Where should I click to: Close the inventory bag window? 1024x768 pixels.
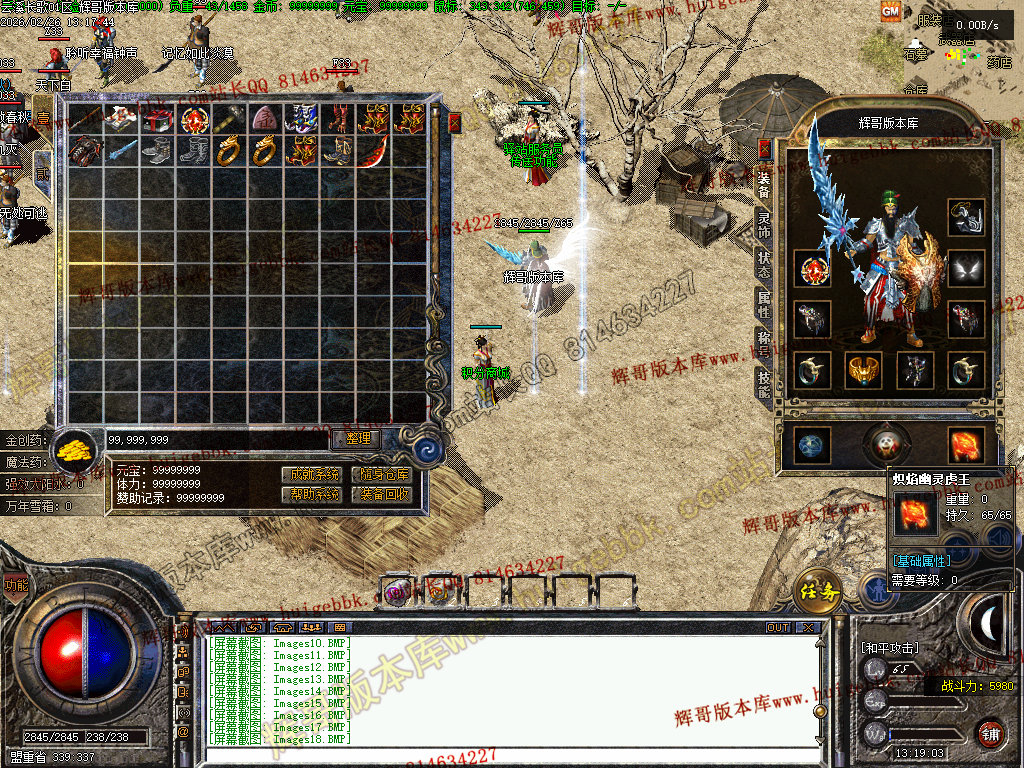coord(455,123)
